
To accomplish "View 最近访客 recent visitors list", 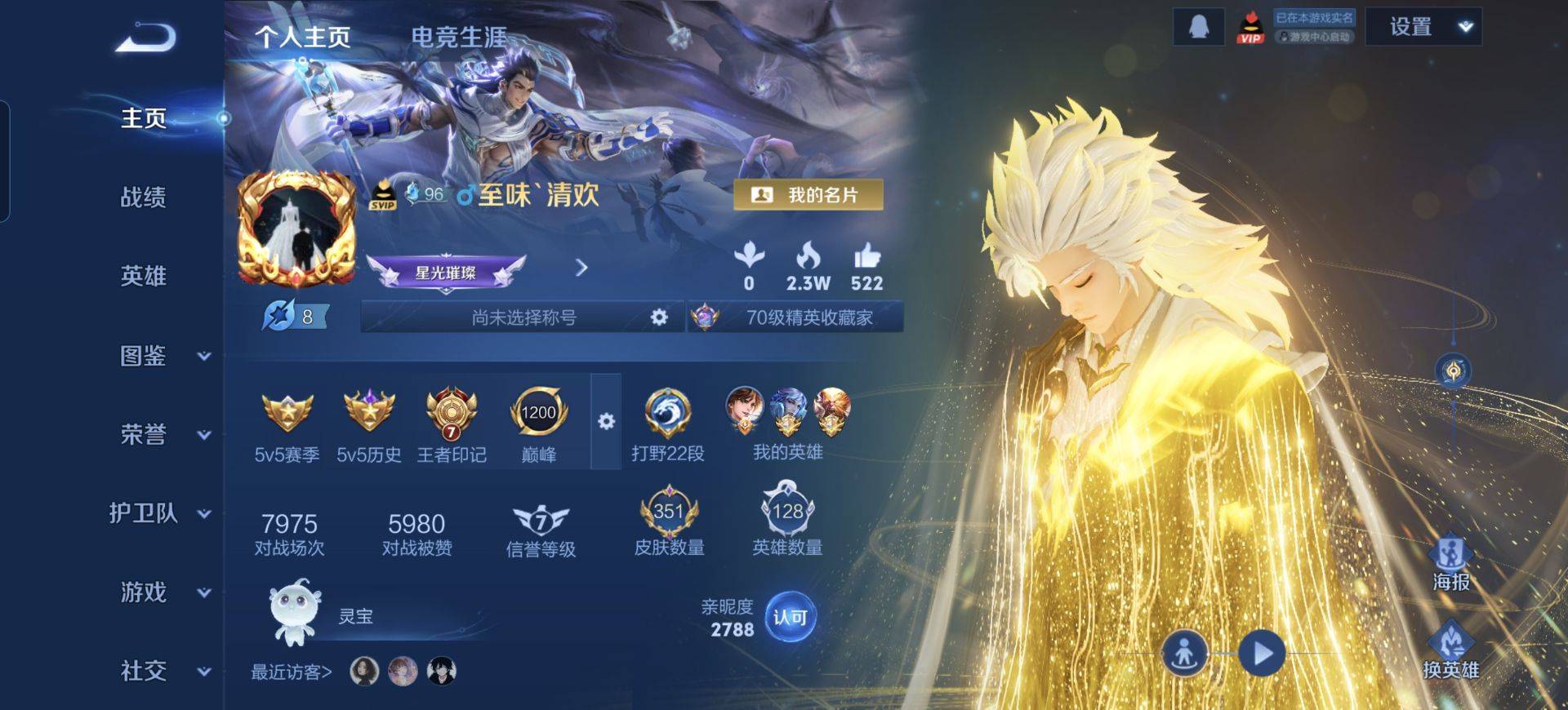I will [292, 672].
